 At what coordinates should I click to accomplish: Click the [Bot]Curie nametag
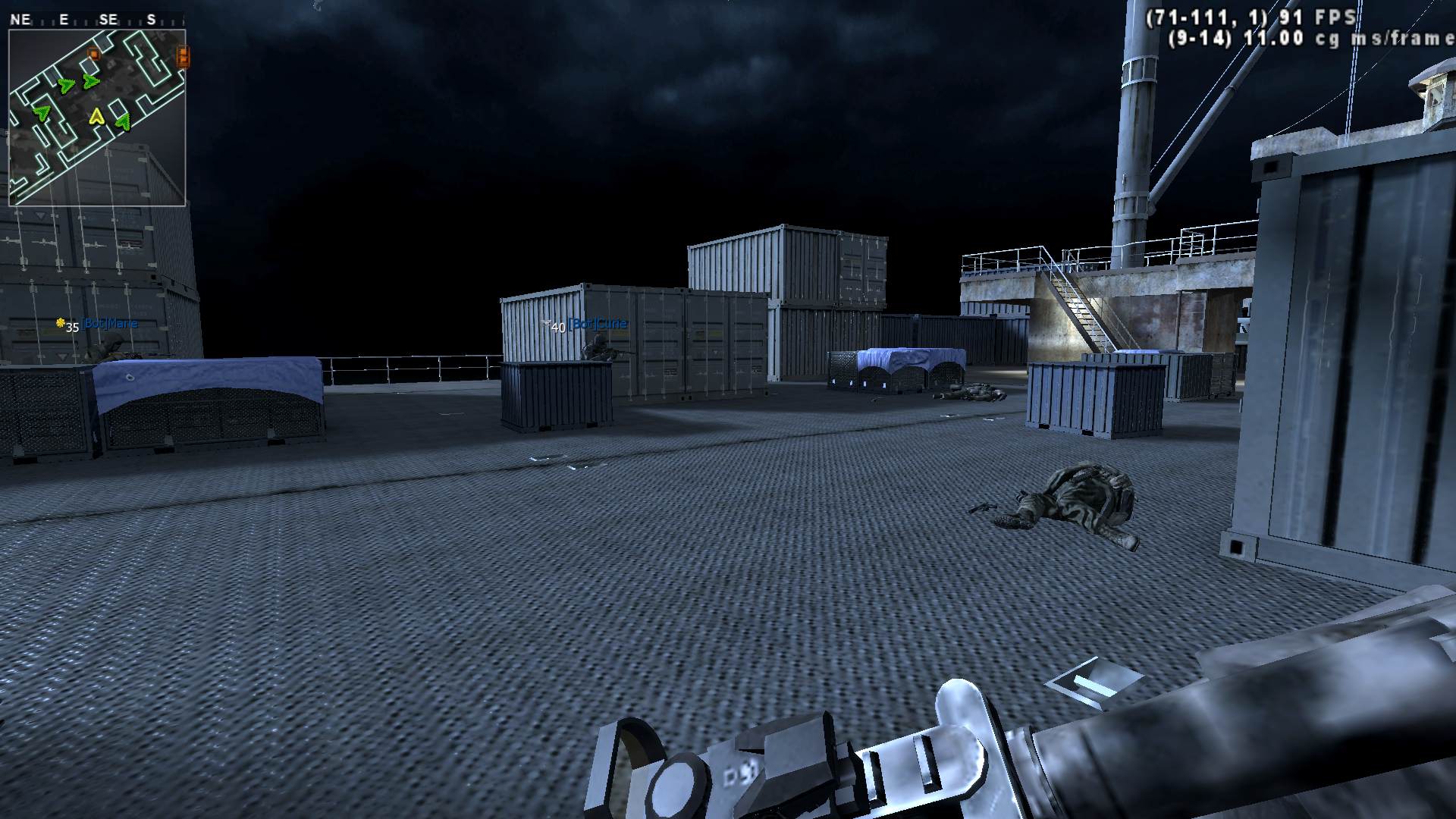click(600, 322)
